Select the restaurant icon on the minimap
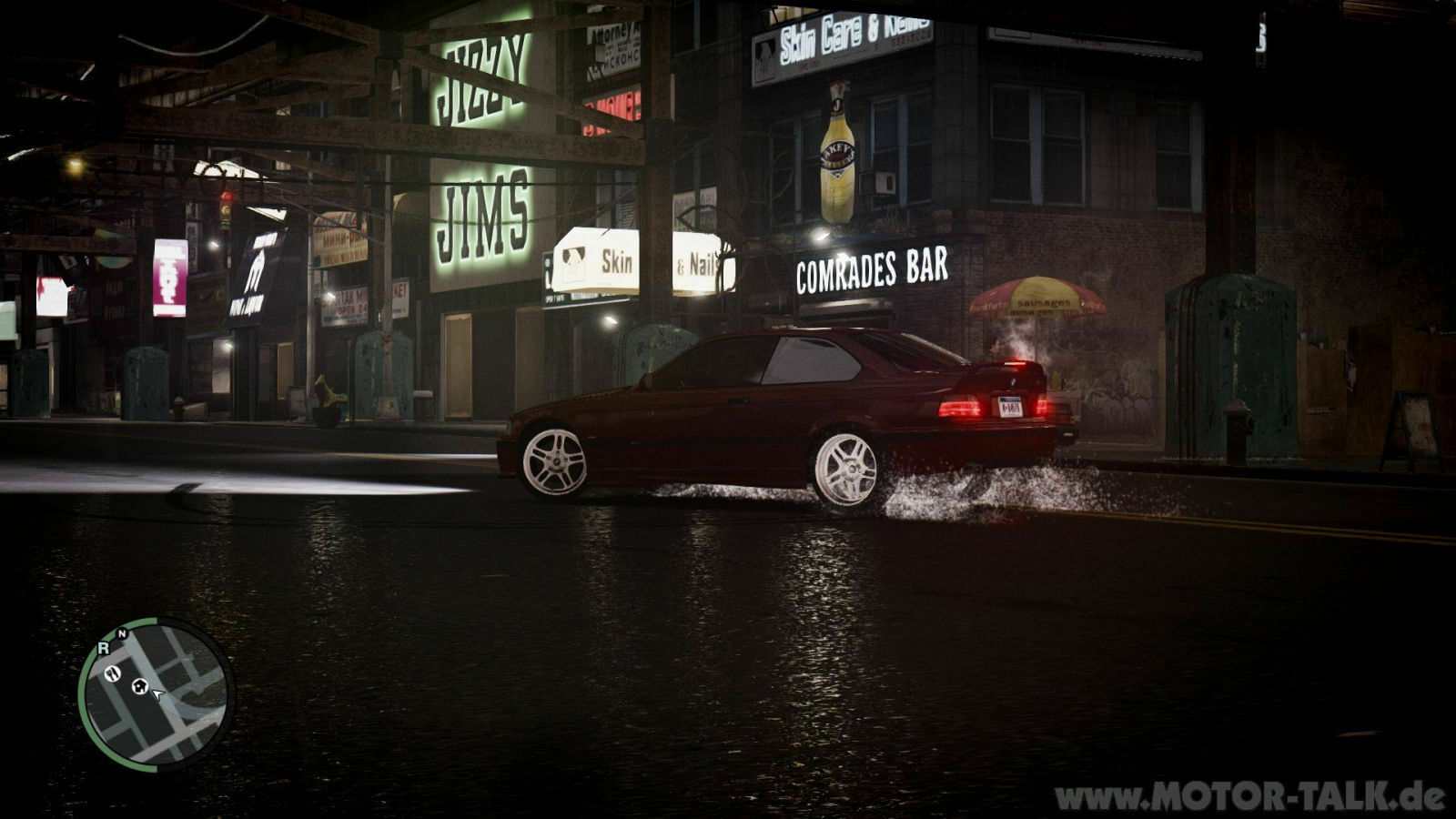 coord(113,674)
